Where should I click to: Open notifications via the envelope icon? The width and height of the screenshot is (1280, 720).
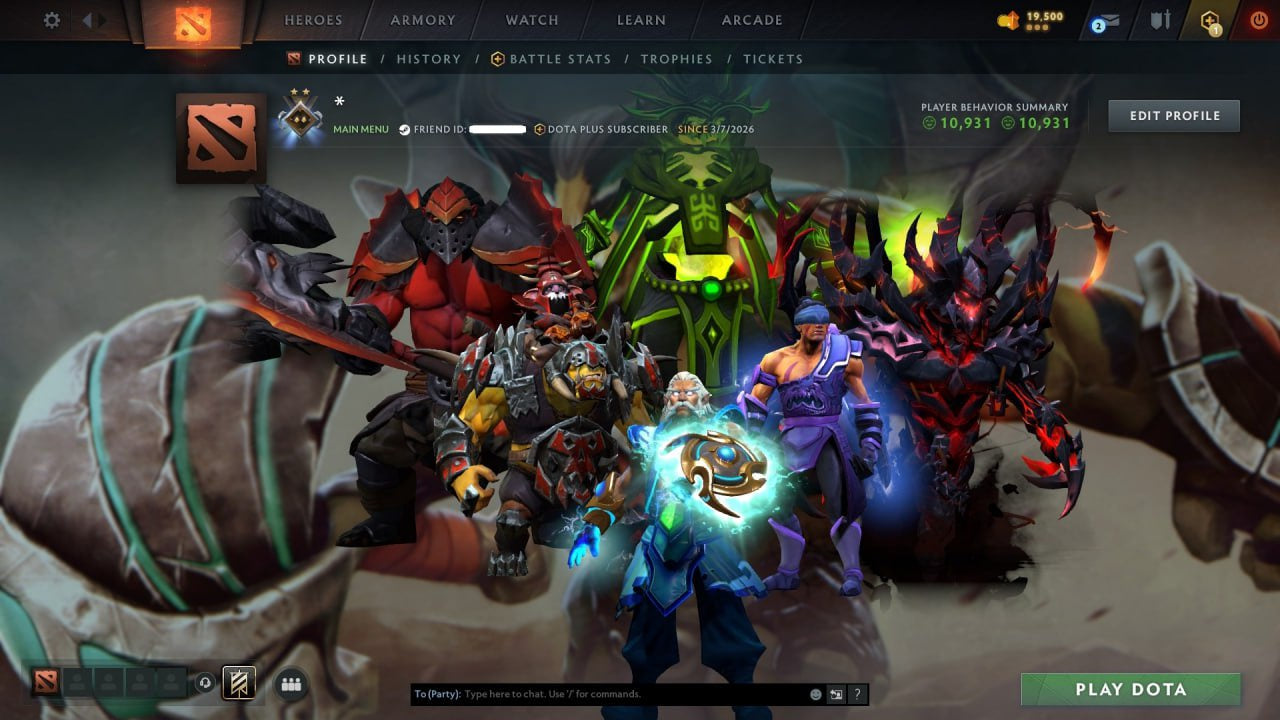(1110, 20)
